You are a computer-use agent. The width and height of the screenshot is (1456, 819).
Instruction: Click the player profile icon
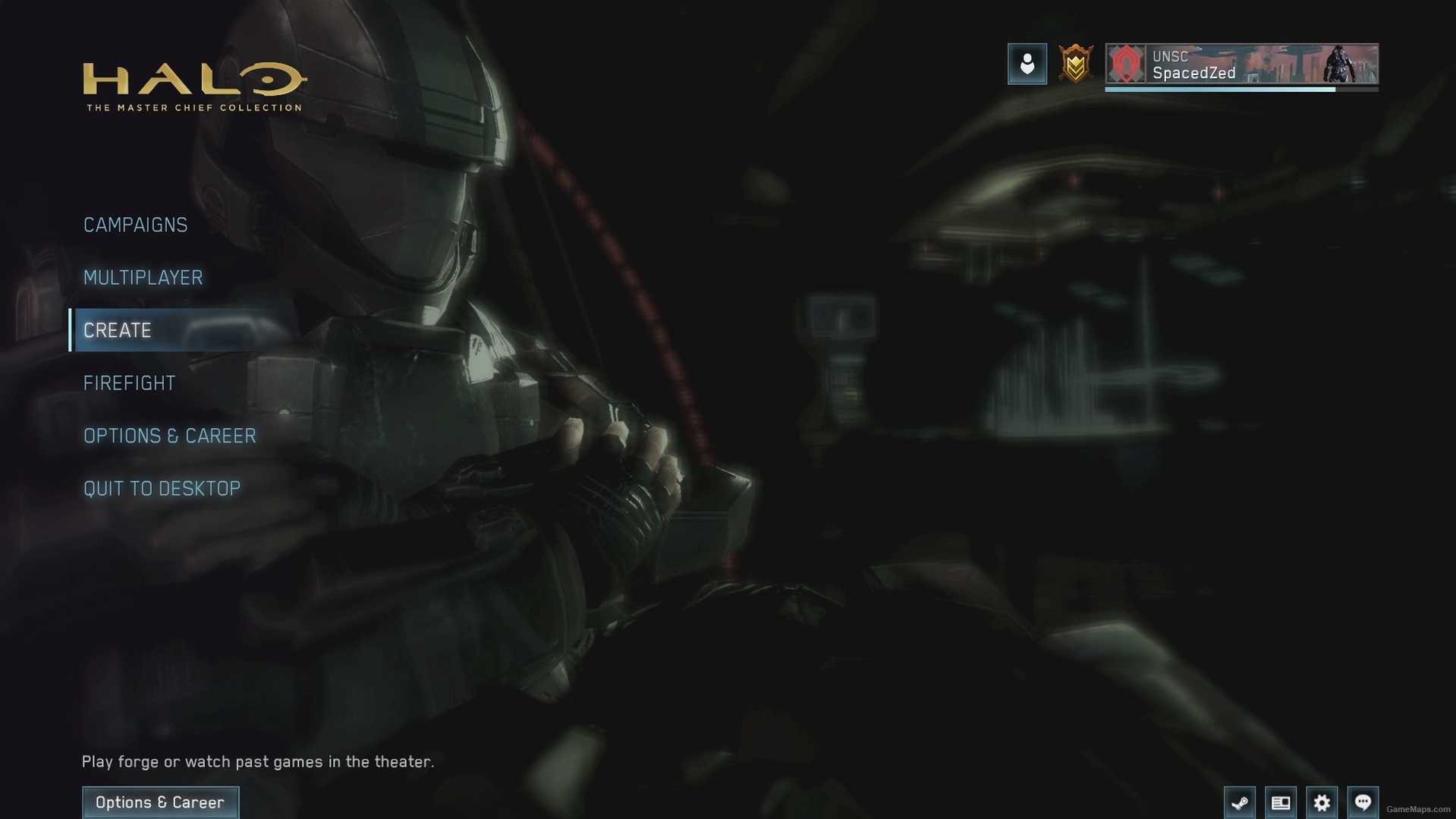point(1027,63)
